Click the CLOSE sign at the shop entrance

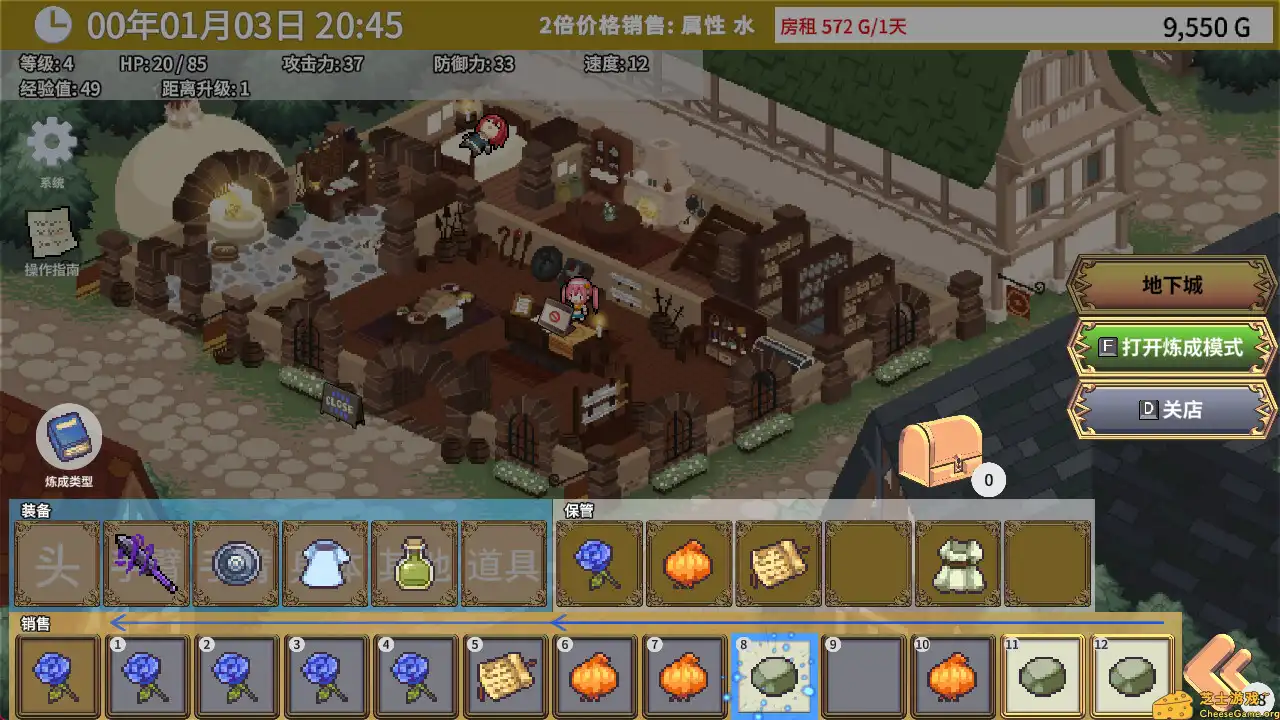(338, 402)
